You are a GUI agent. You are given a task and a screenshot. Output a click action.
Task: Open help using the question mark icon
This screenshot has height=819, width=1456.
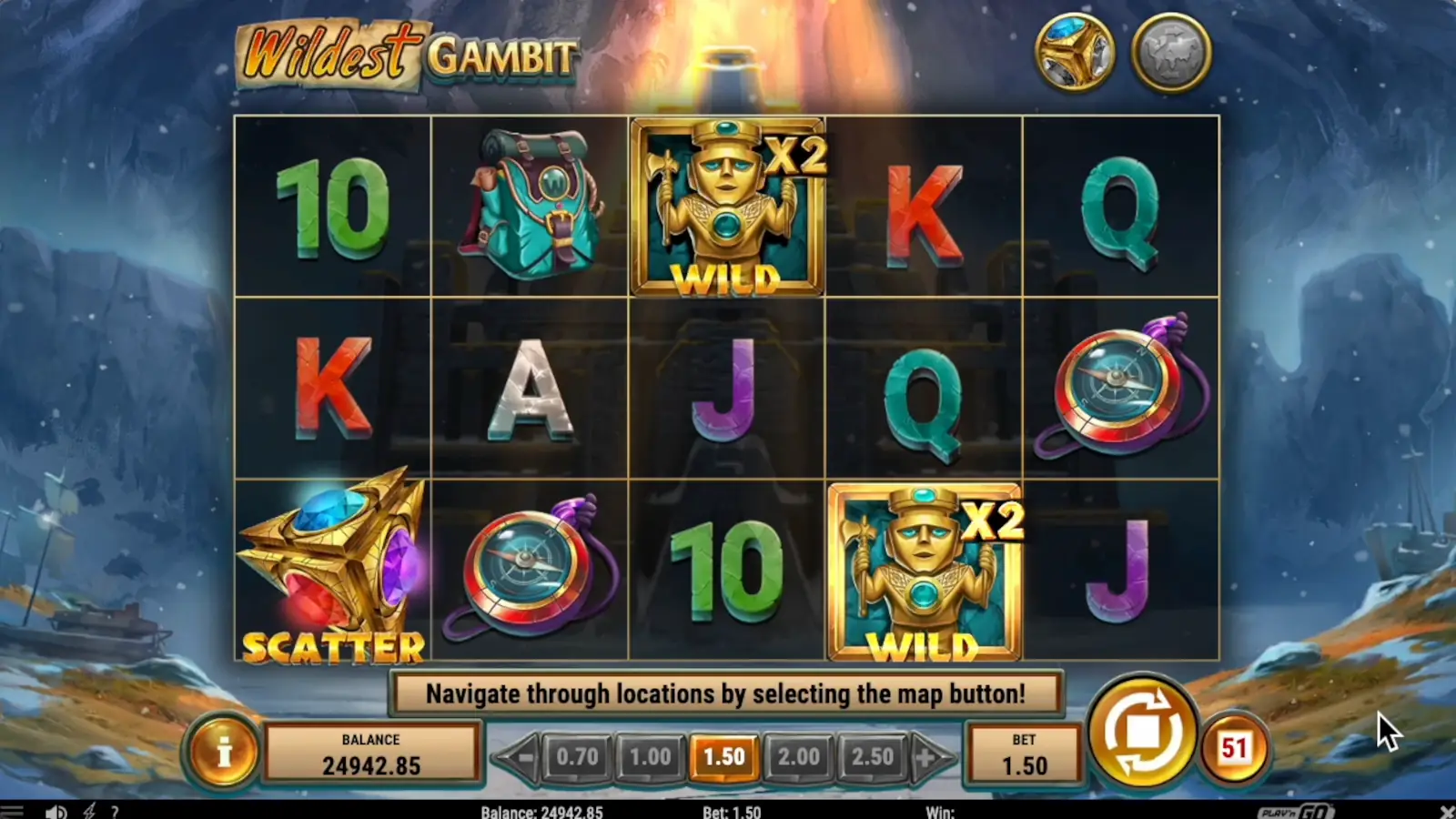coord(115,809)
